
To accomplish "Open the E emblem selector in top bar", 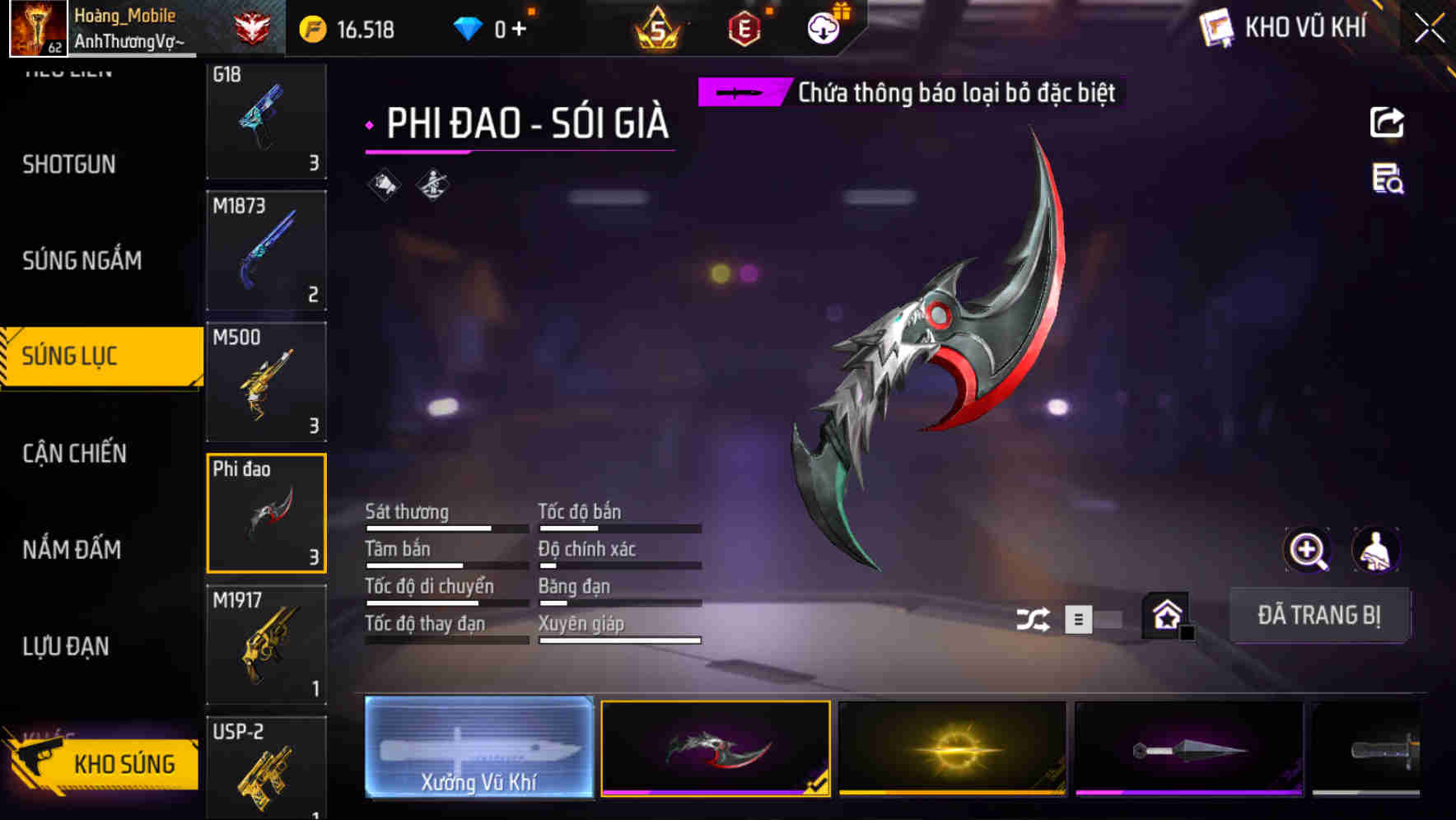I will click(744, 27).
